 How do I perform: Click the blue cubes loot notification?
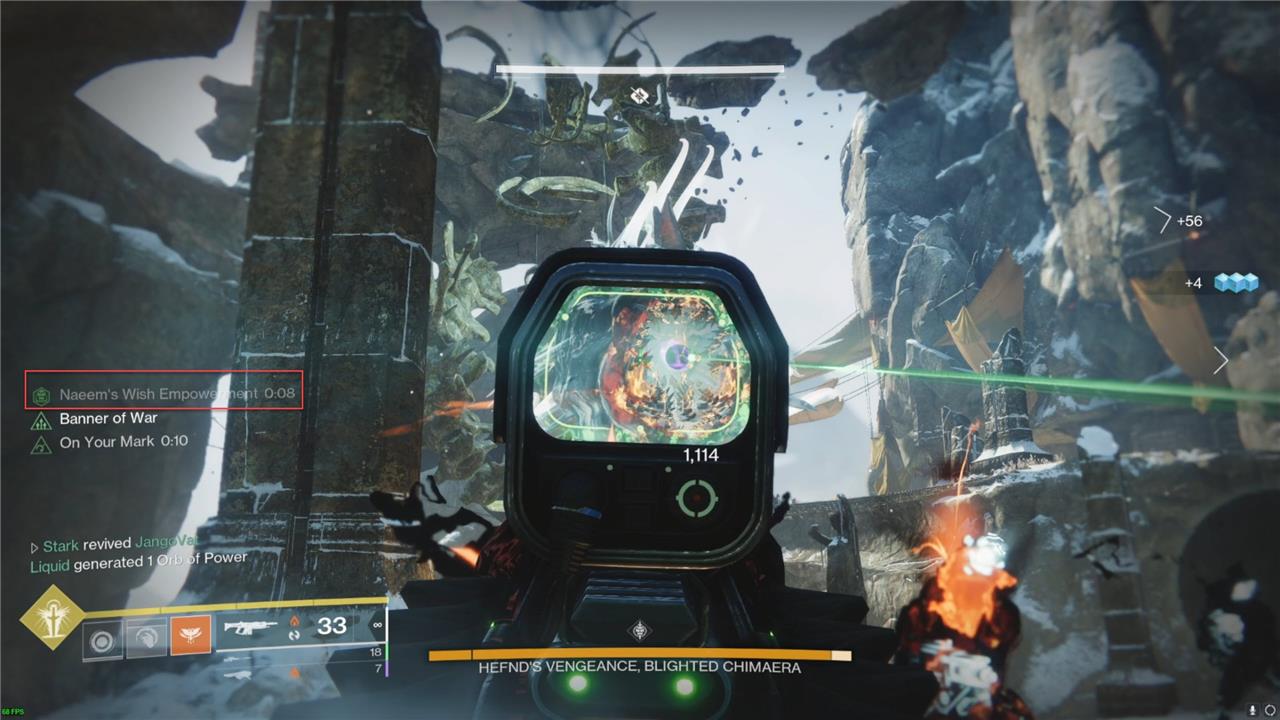tap(1235, 283)
